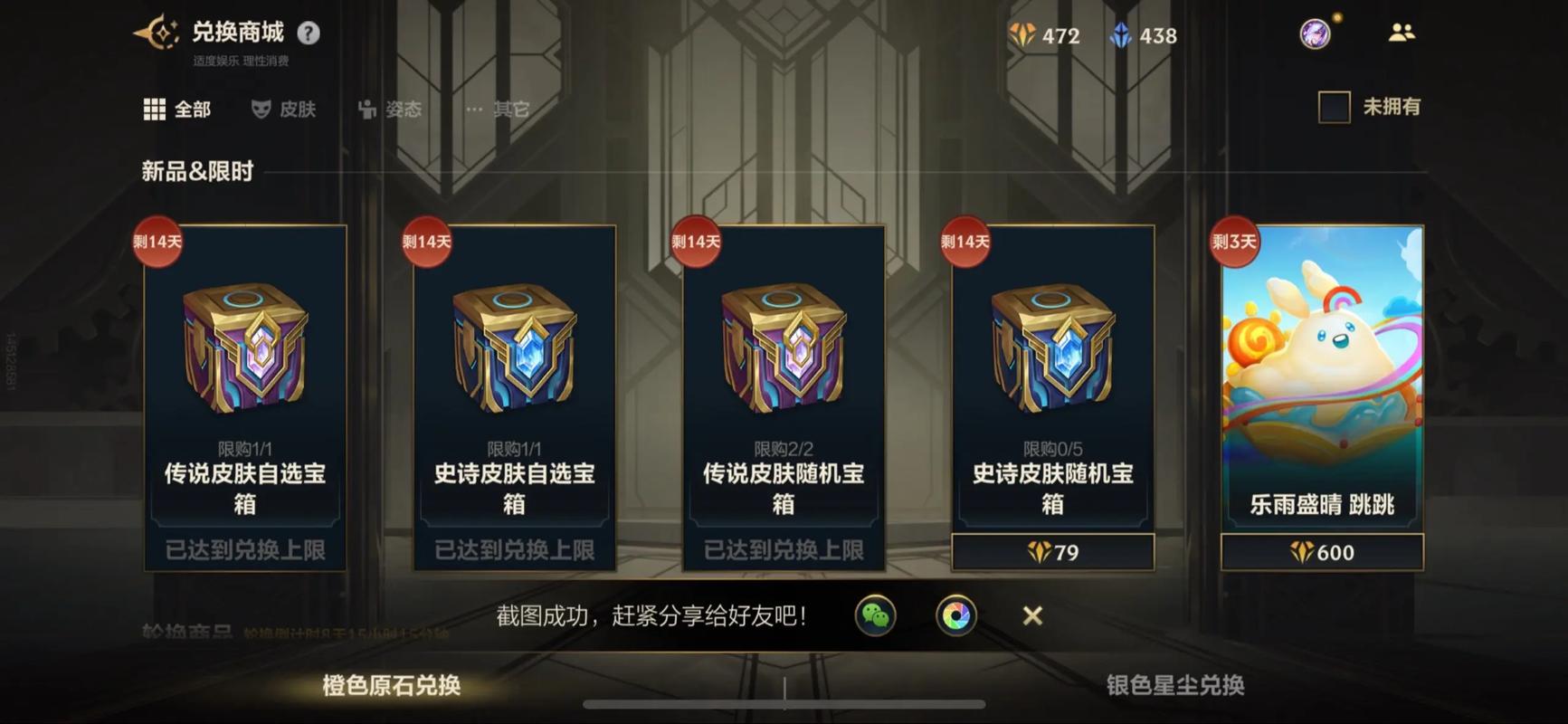The image size is (1568, 724).
Task: Share screenshot via the WeChat icon
Action: coord(876,615)
